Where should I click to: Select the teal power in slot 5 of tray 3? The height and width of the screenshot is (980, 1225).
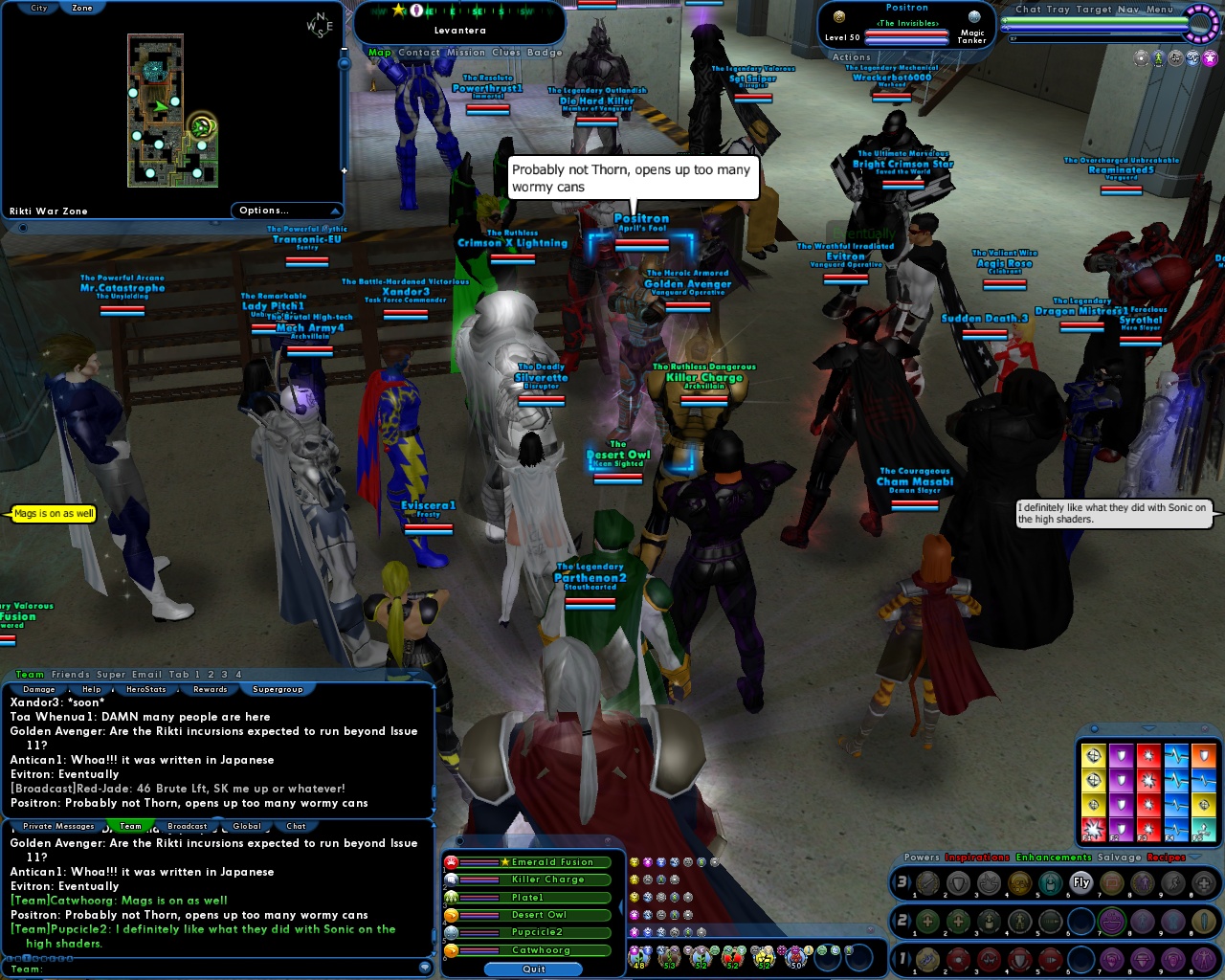(x=1050, y=882)
